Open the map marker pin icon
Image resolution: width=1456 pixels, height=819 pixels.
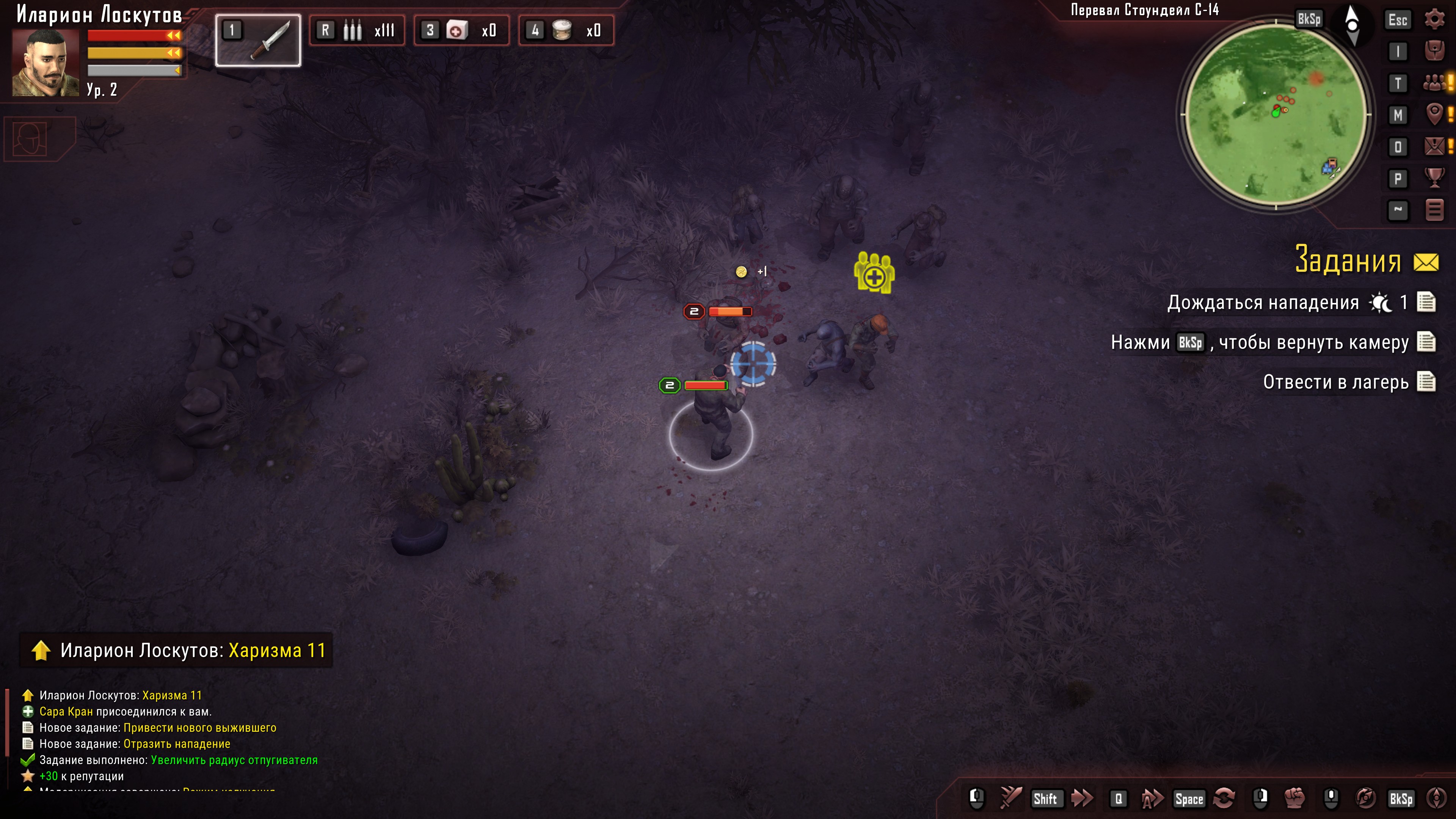tap(1434, 115)
